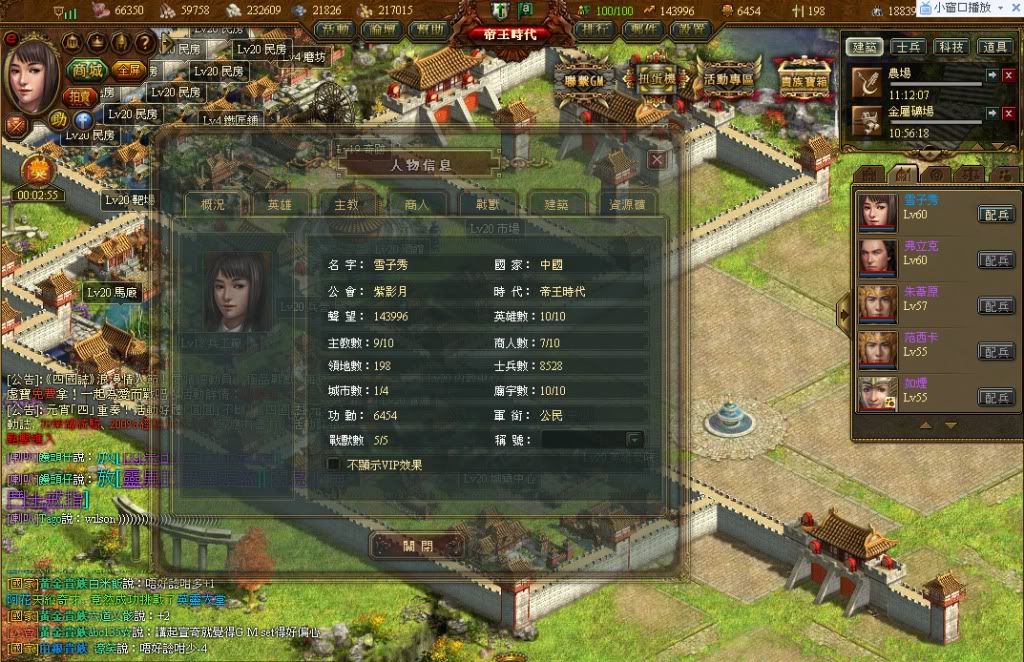Click the 關閉 button at the dialog bottom

(x=419, y=546)
